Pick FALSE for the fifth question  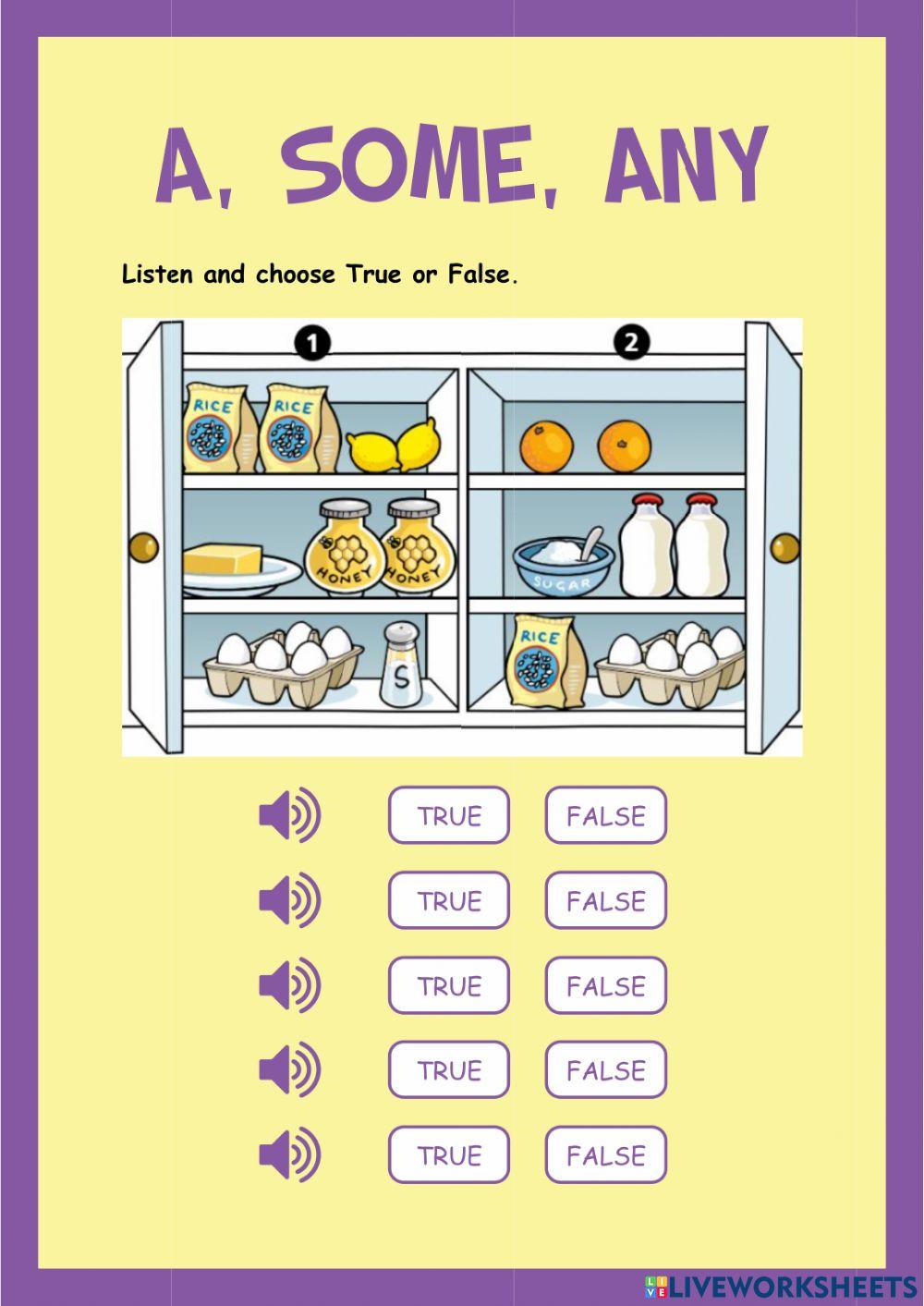605,1155
